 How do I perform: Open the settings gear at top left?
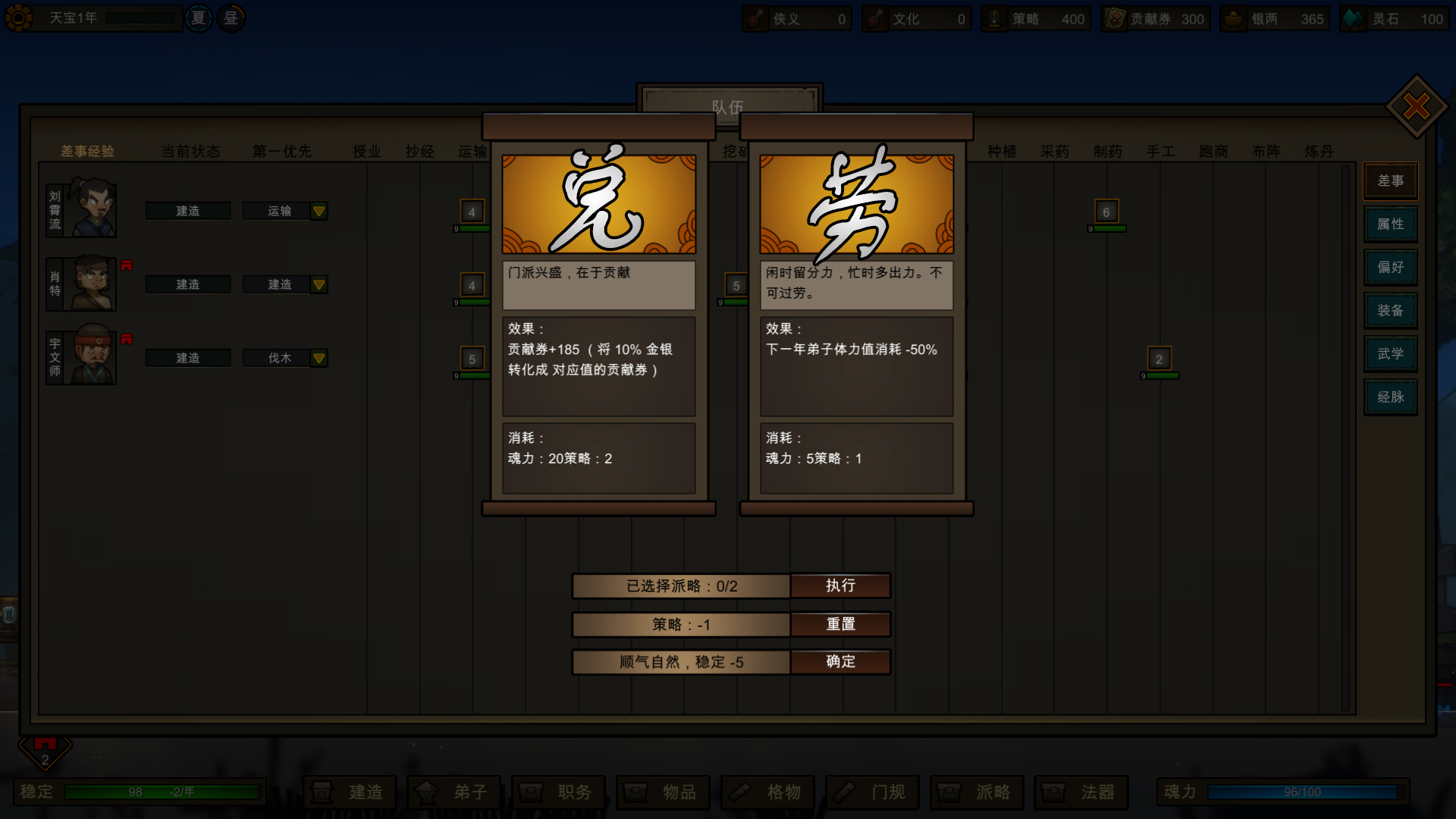coord(20,17)
